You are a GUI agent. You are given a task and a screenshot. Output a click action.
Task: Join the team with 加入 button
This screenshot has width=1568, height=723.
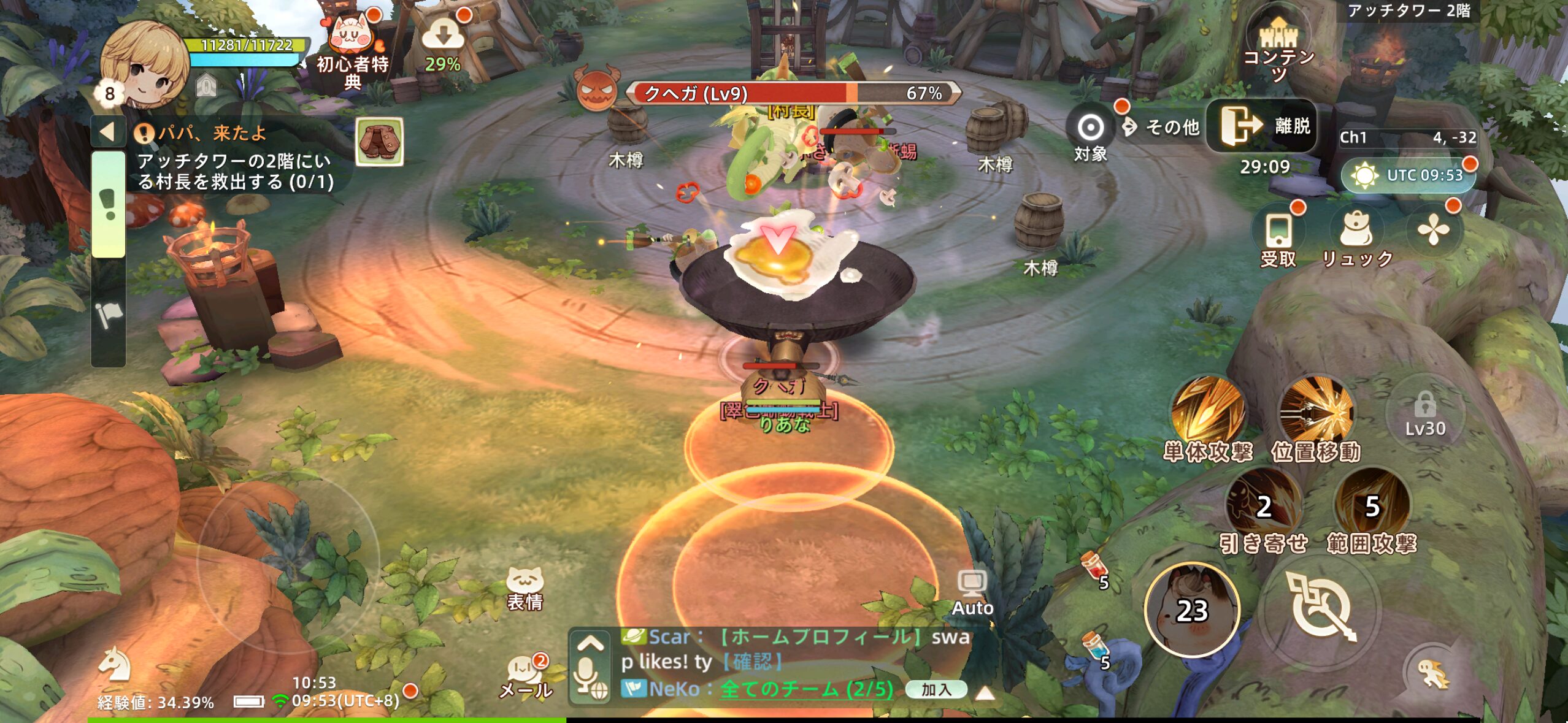tap(936, 689)
